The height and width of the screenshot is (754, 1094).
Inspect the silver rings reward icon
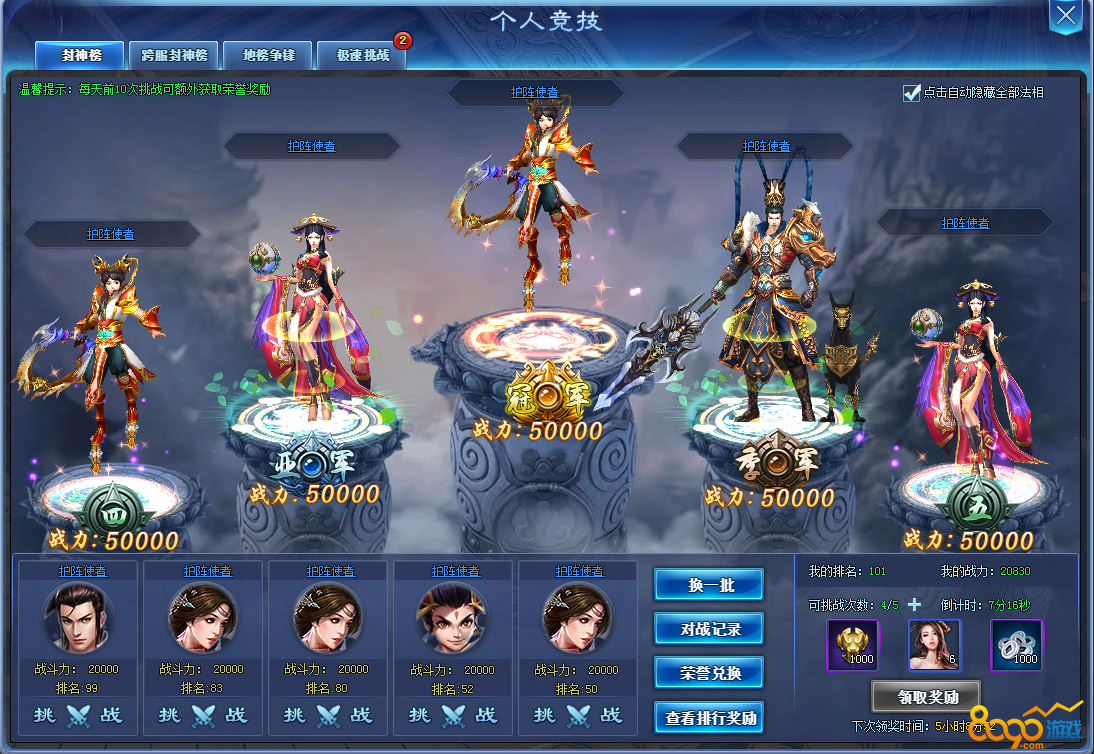1016,645
